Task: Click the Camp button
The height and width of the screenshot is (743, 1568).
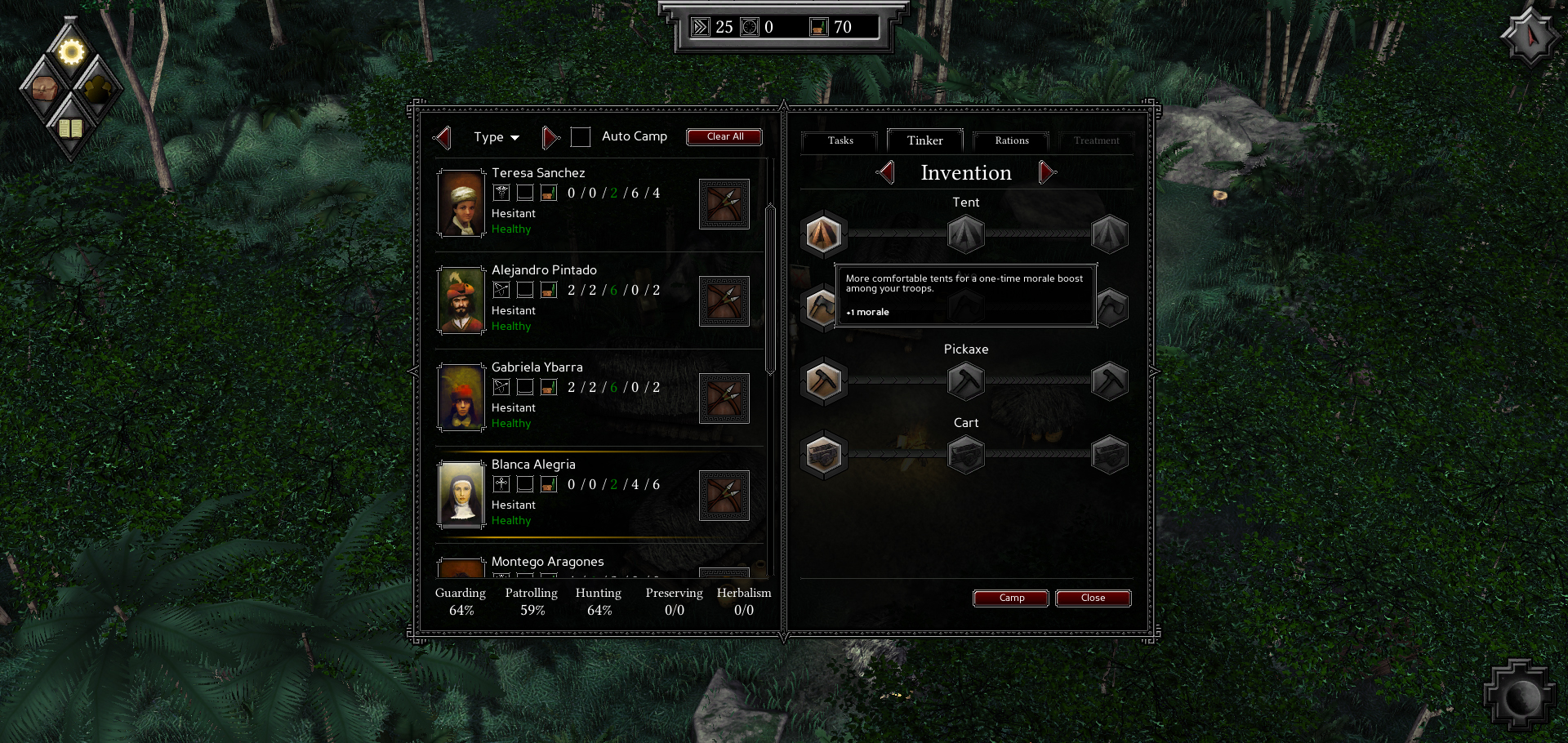Action: pyautogui.click(x=1011, y=598)
